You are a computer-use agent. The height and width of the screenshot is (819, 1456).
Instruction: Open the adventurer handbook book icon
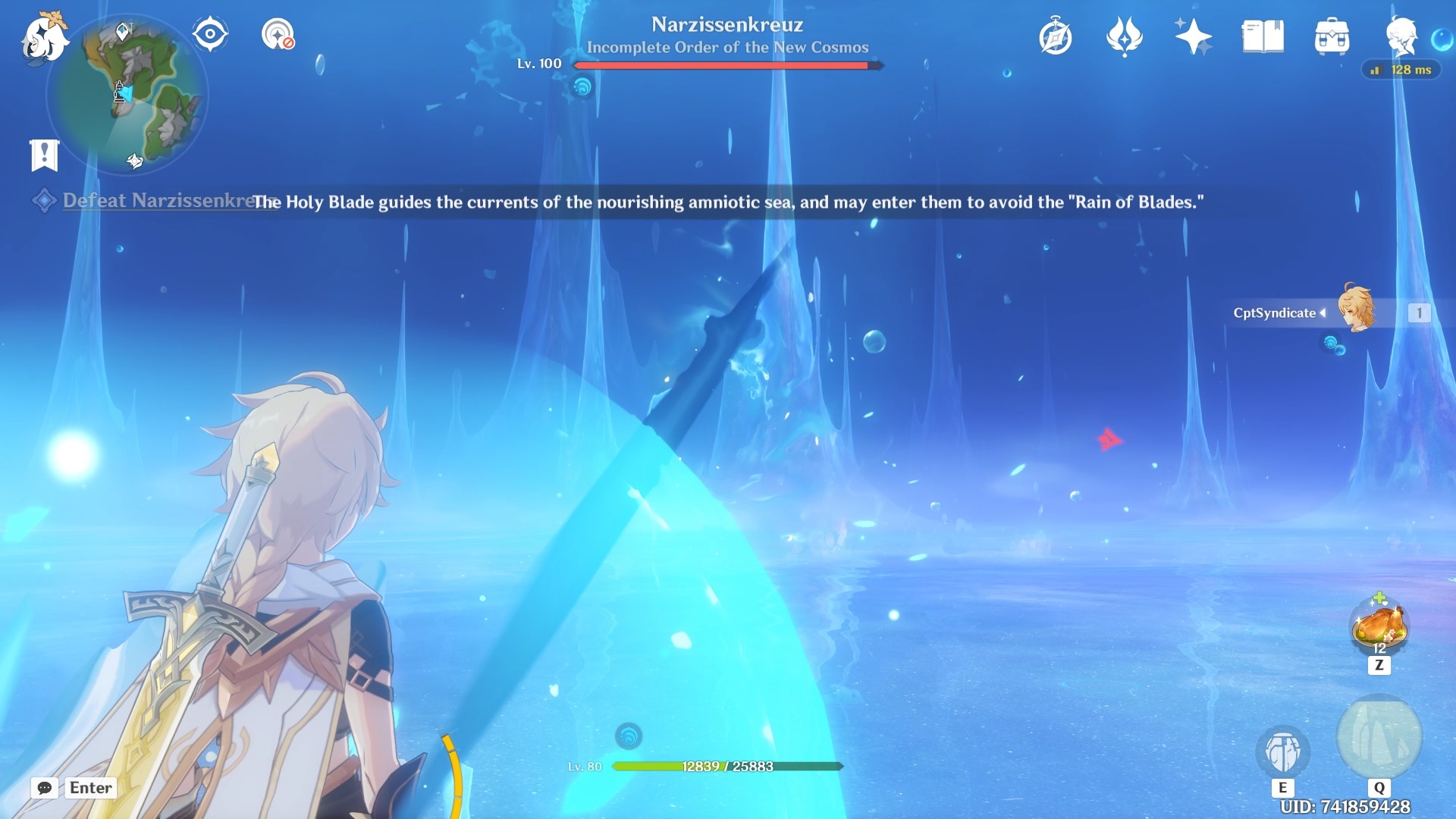(x=1263, y=36)
